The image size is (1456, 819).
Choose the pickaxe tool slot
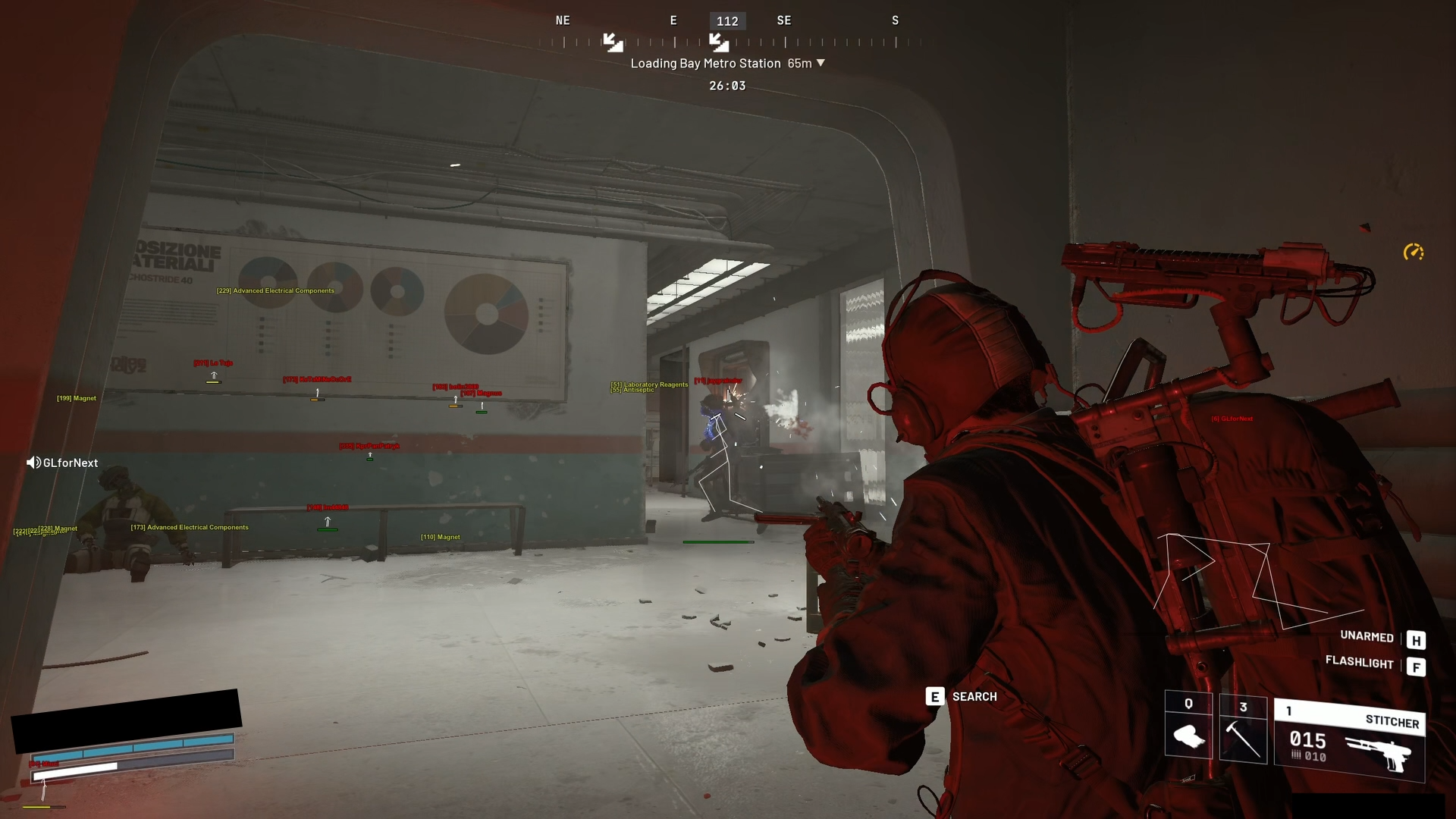(x=1243, y=730)
